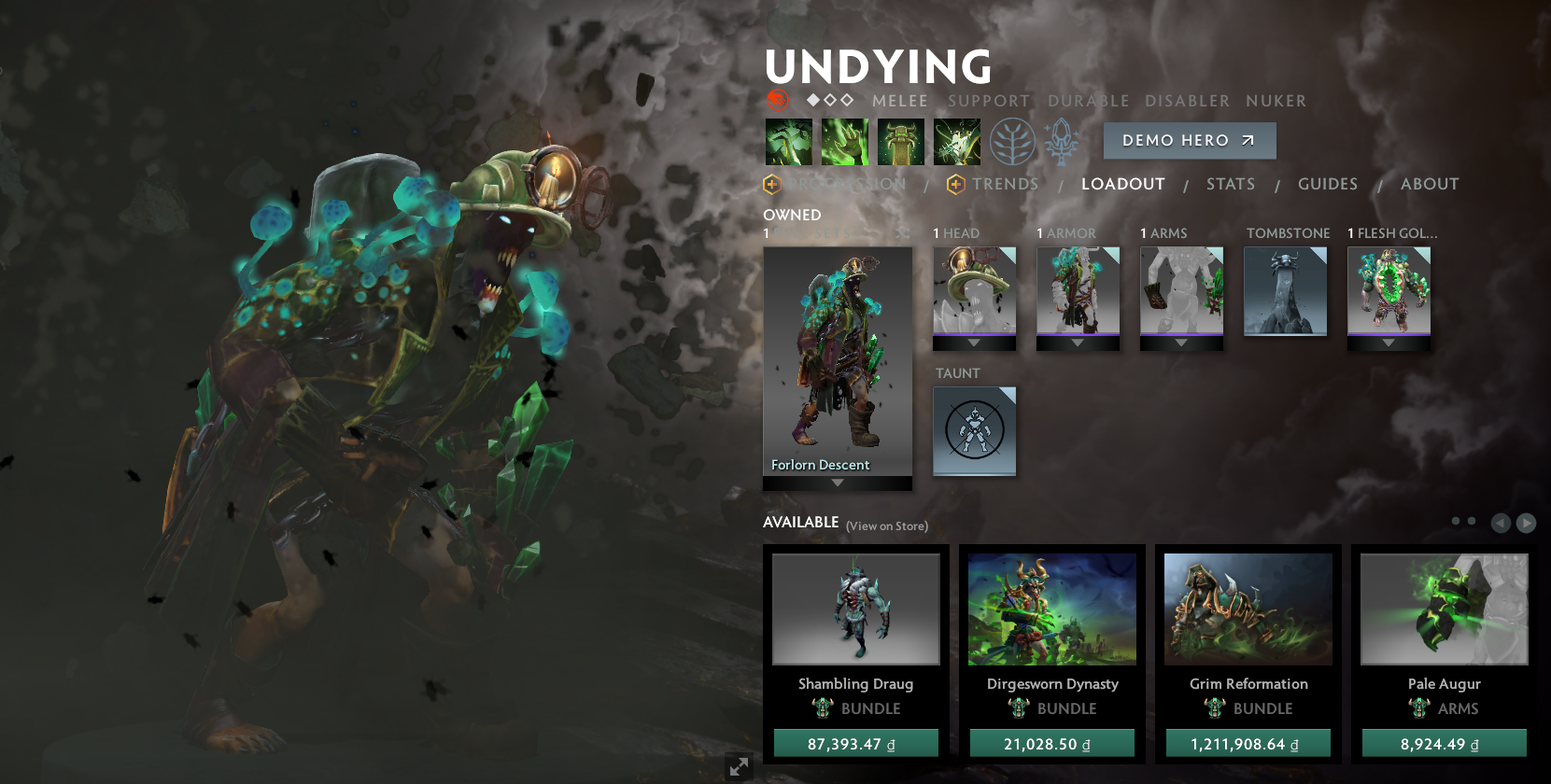Switch to the STATS tab

(1230, 184)
